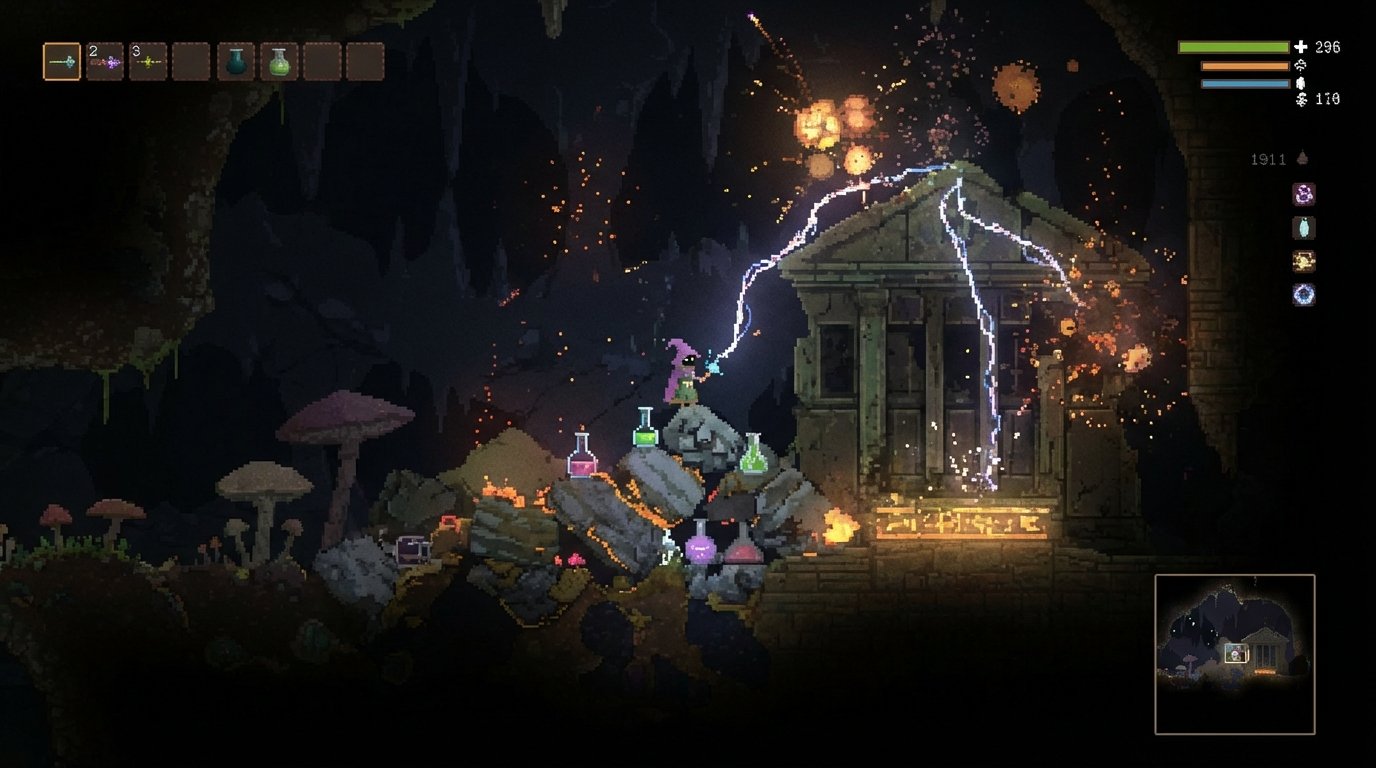Click the green health bar
The width and height of the screenshot is (1376, 768).
tap(1233, 46)
